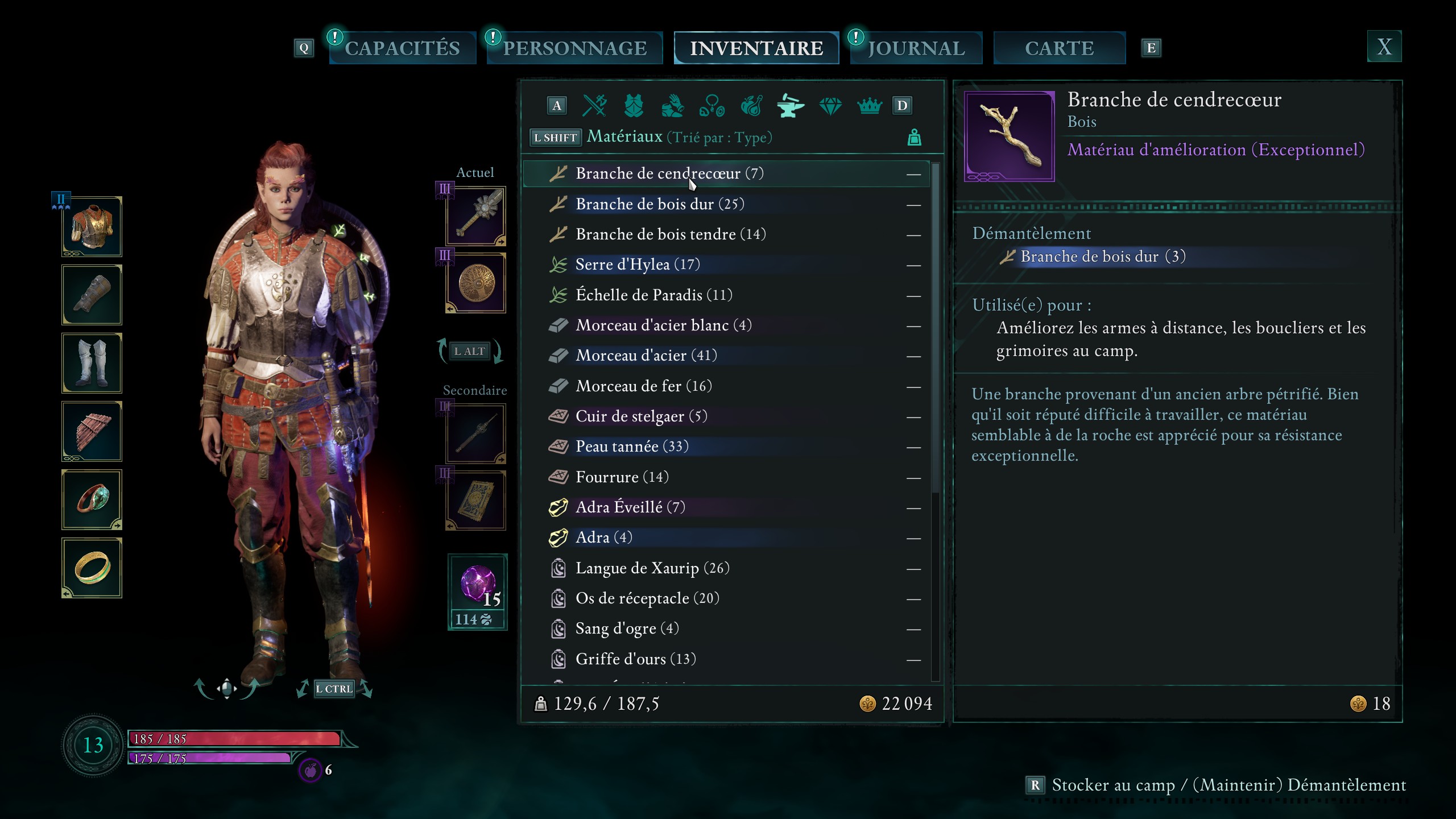Select Langue de Xaurip in the list
Screen dimensions: 1456x819
click(652, 568)
